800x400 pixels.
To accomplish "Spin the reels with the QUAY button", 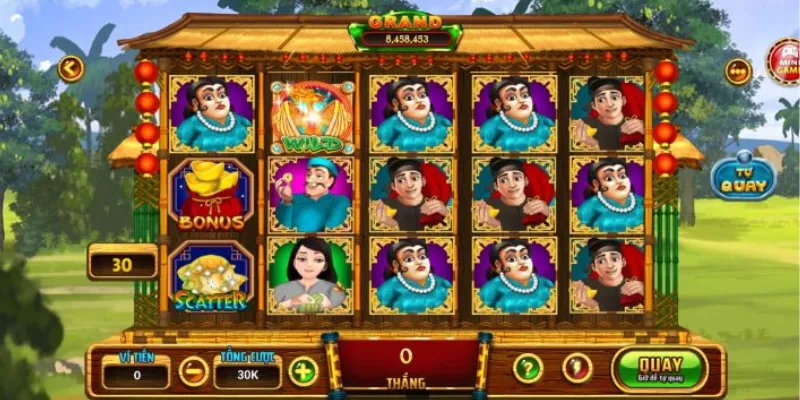I will (x=659, y=368).
